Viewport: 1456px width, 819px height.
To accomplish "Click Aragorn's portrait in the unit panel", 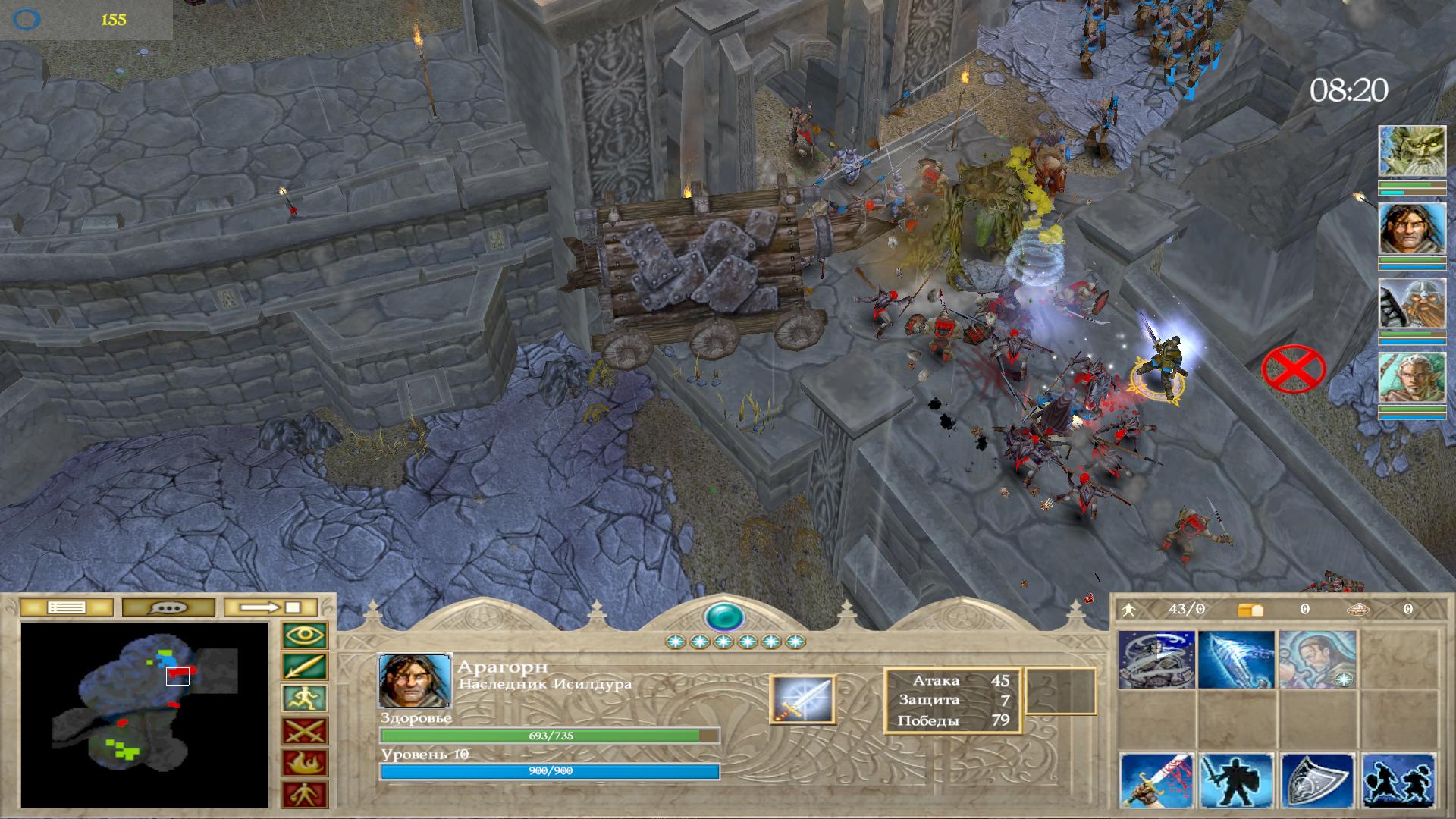I will click(x=415, y=681).
